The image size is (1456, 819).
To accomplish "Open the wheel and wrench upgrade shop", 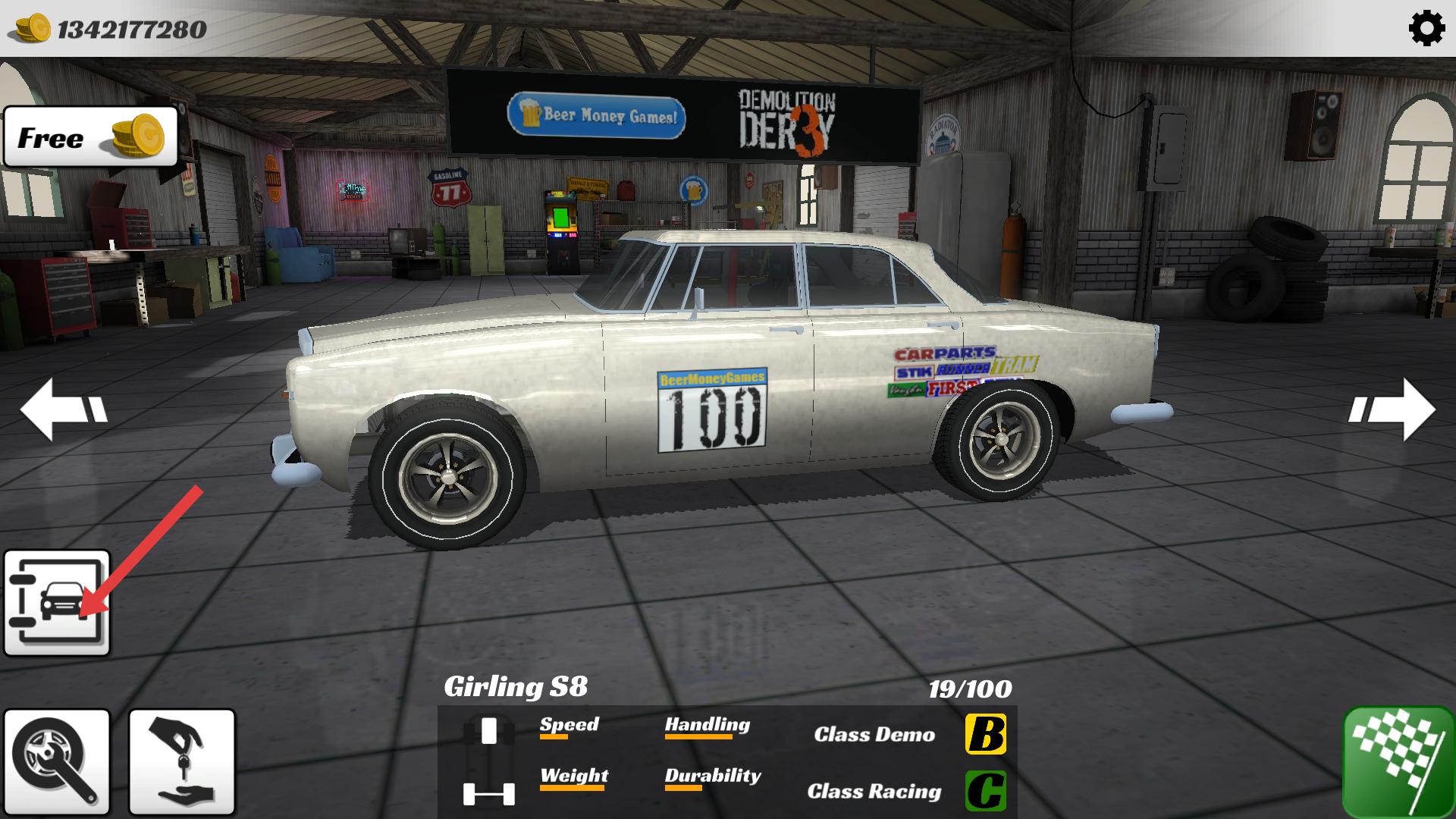I will 57,761.
